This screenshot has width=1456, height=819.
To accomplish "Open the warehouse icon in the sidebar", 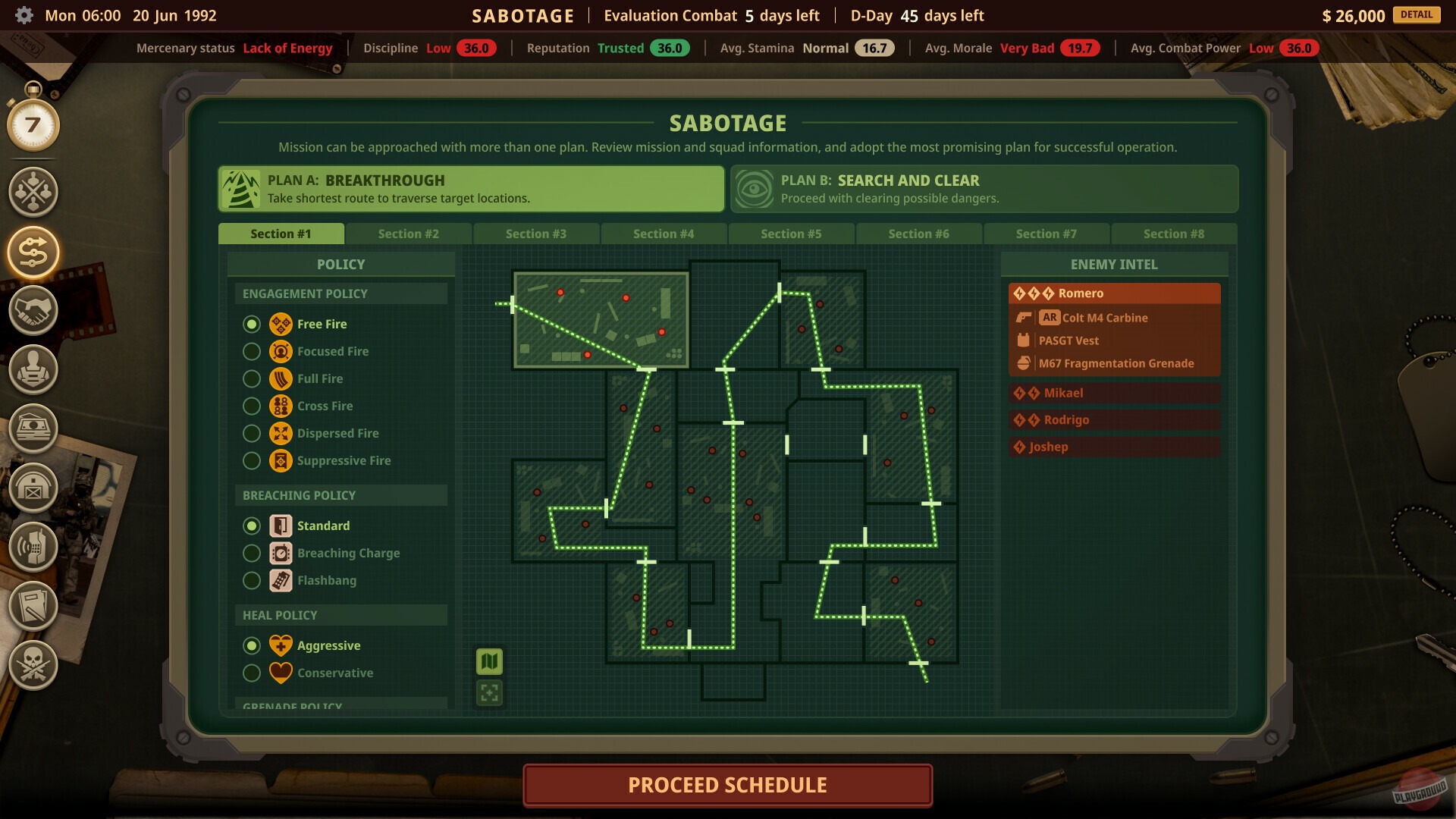I will 33,487.
